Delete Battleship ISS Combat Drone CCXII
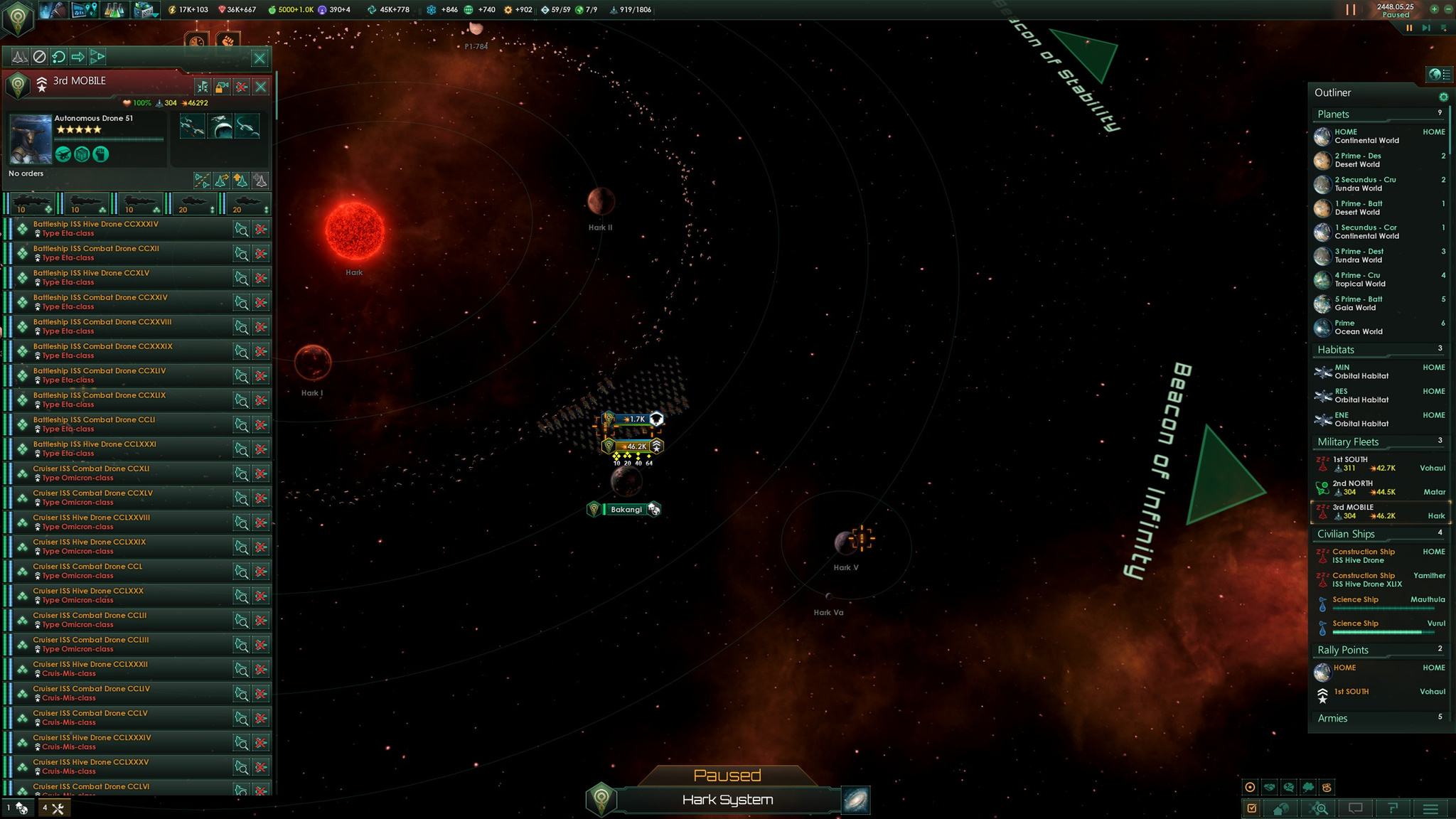 click(x=261, y=254)
